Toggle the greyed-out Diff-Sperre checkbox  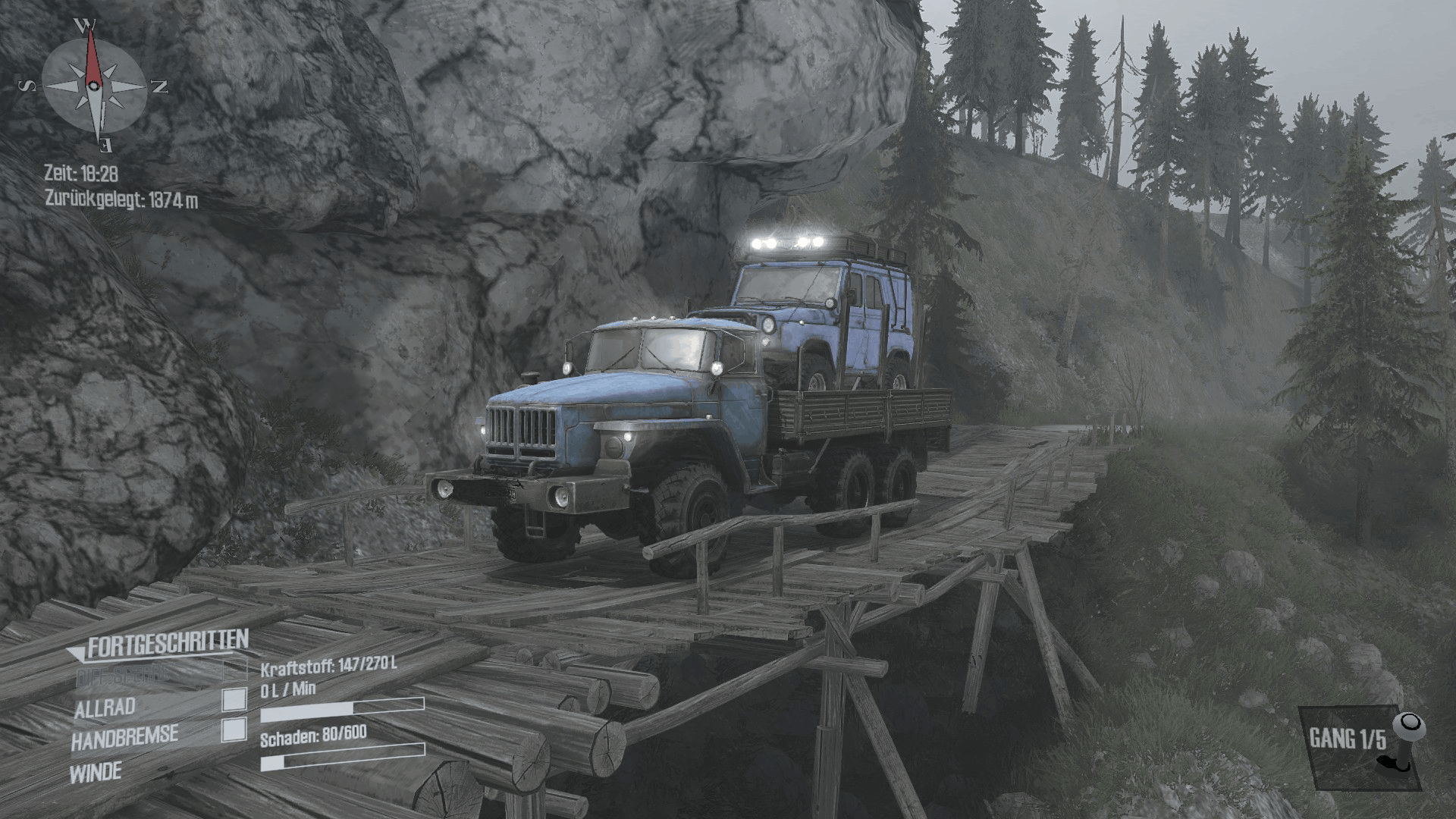pos(234,670)
